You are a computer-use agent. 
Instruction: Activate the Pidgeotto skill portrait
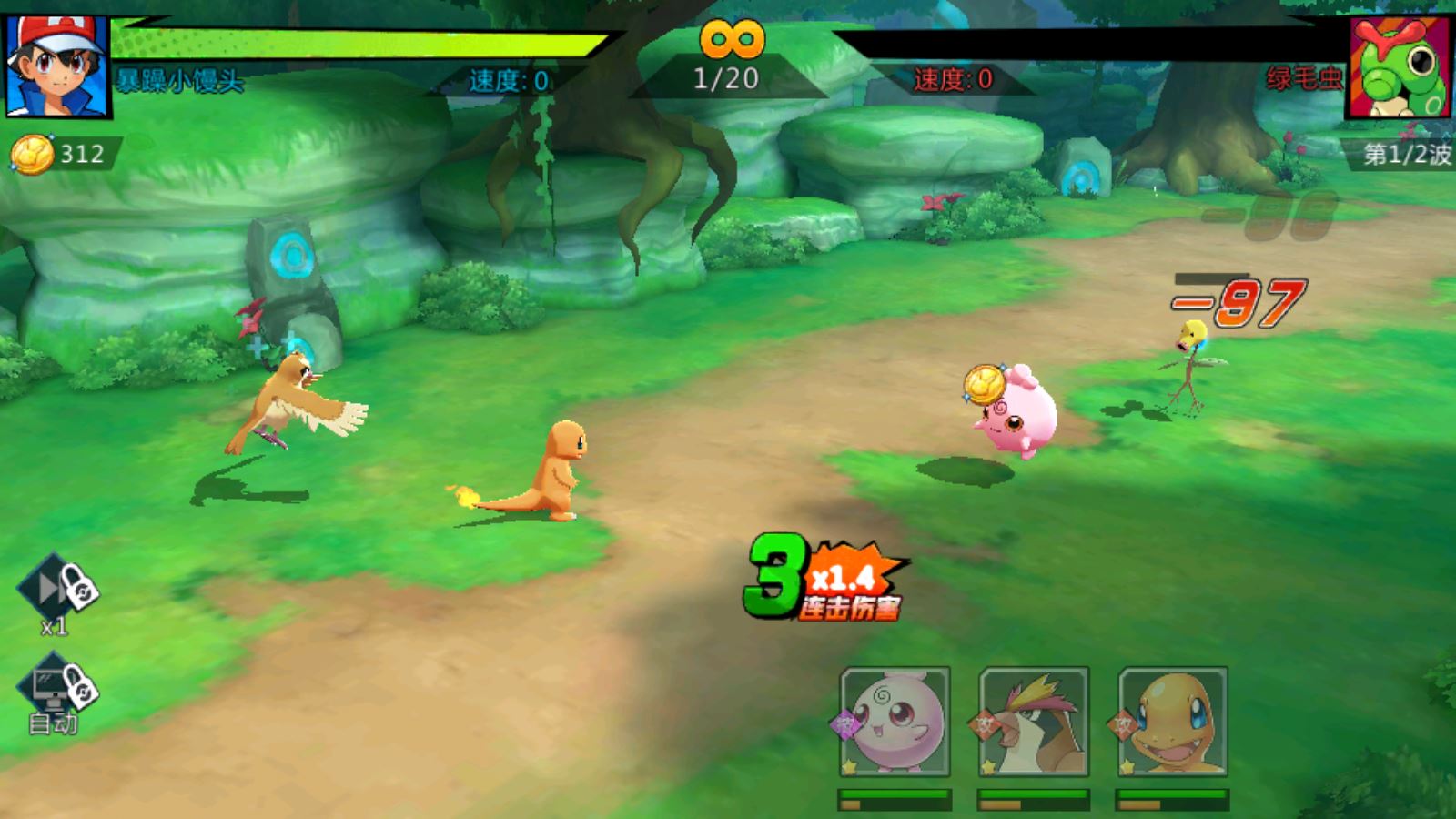click(x=1034, y=722)
